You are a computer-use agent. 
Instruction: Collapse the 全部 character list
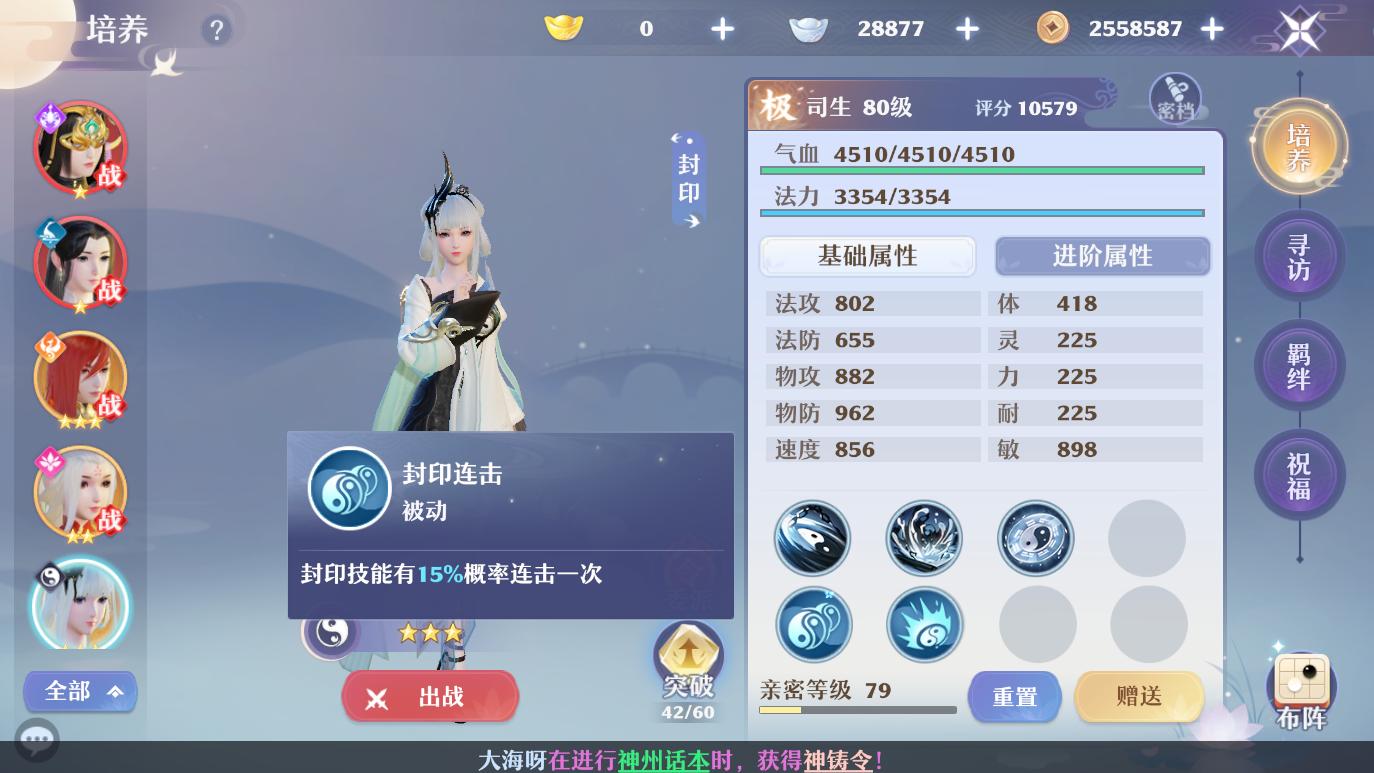coord(80,691)
